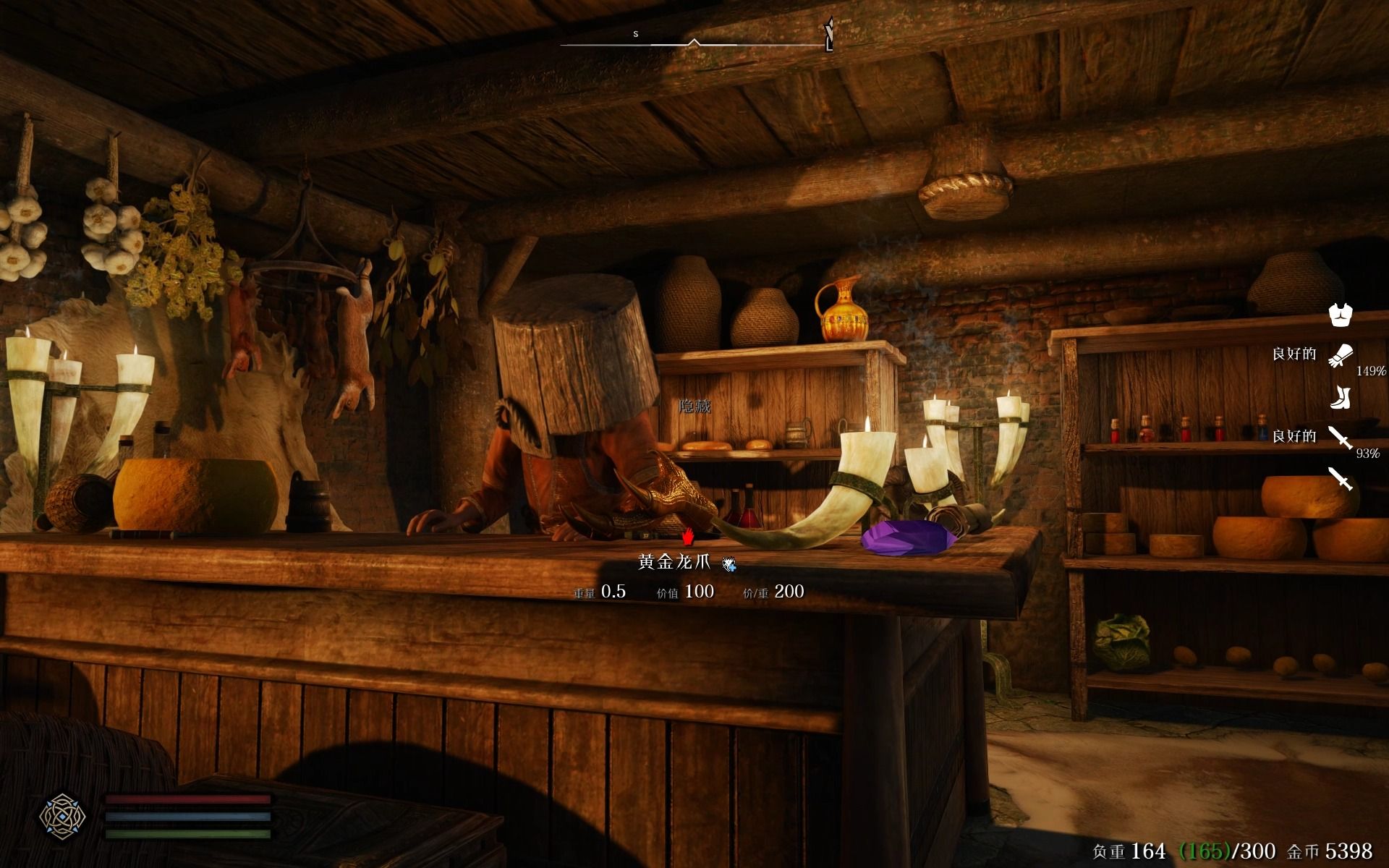Screen dimensions: 1389x868
Task: Select the sword icon showing 93%
Action: click(x=1341, y=437)
